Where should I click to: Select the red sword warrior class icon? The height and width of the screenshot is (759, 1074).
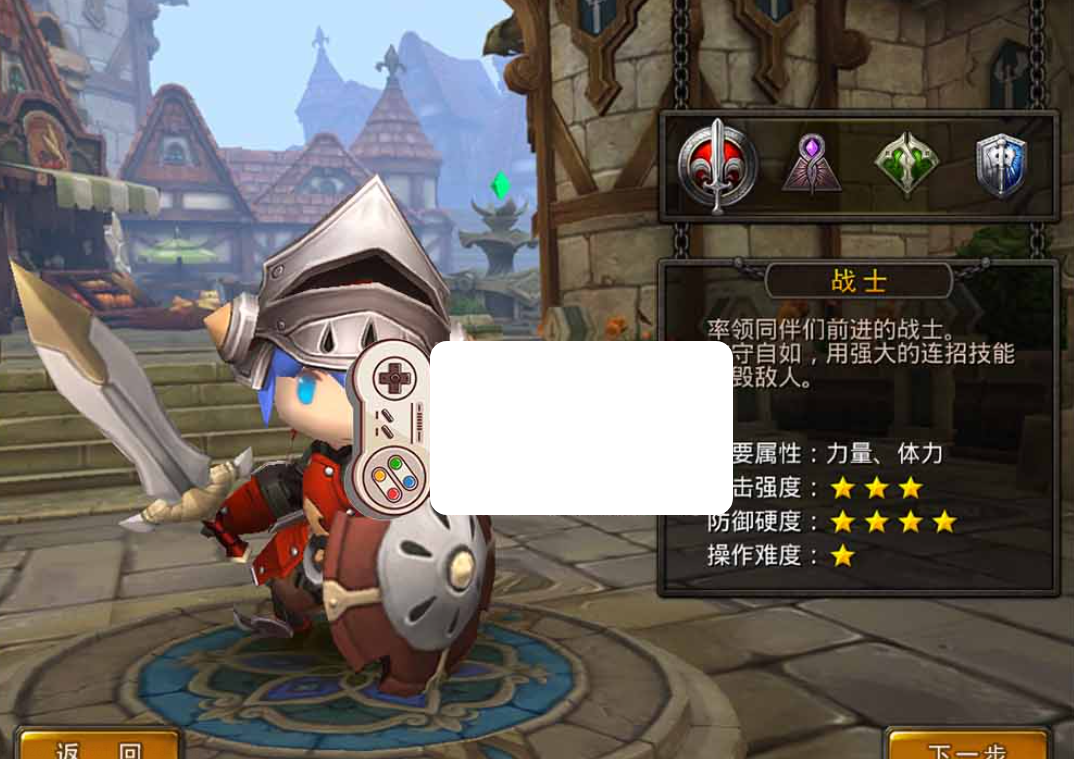[x=717, y=165]
